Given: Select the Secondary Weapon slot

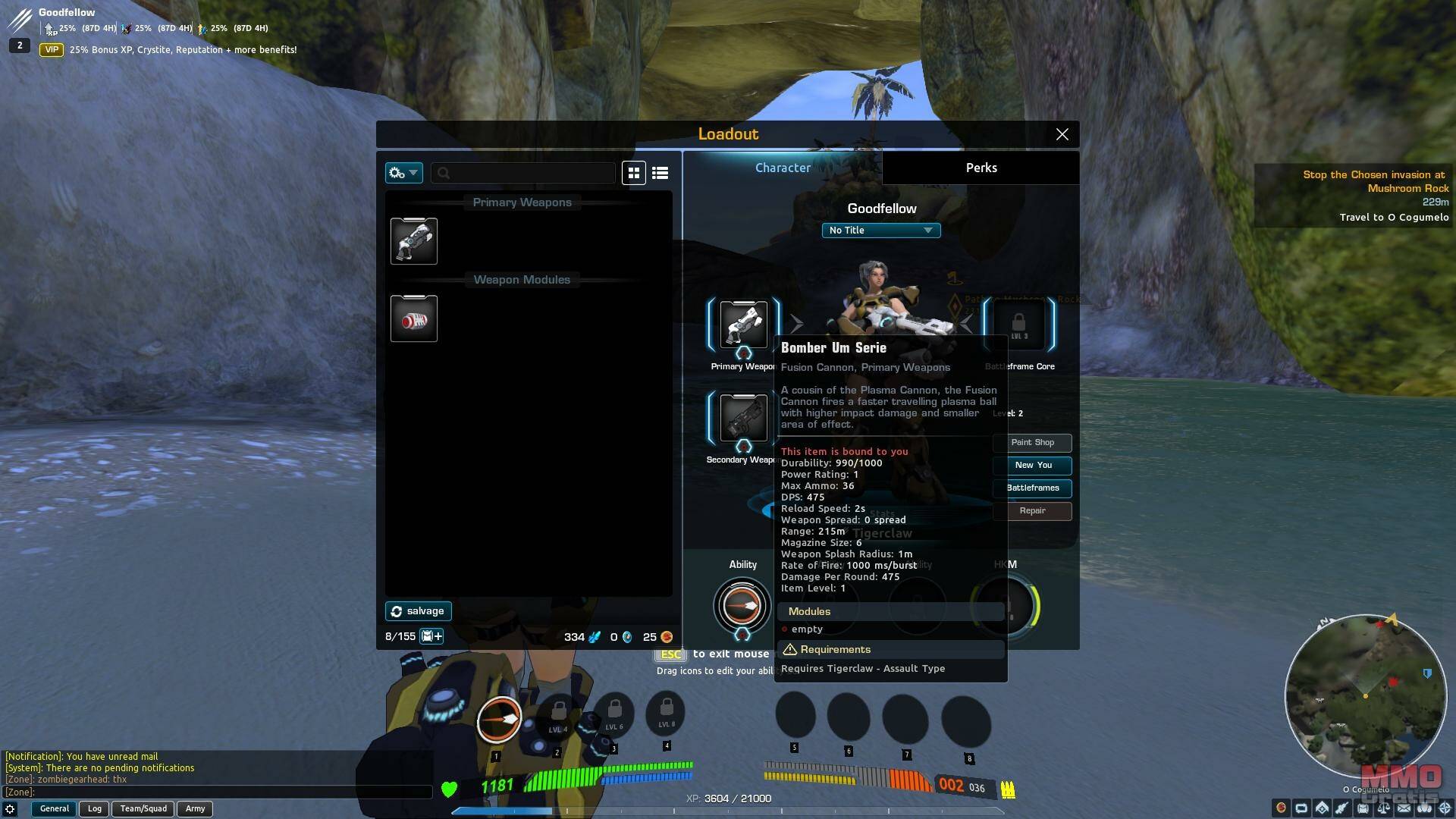Looking at the screenshot, I should 743,417.
